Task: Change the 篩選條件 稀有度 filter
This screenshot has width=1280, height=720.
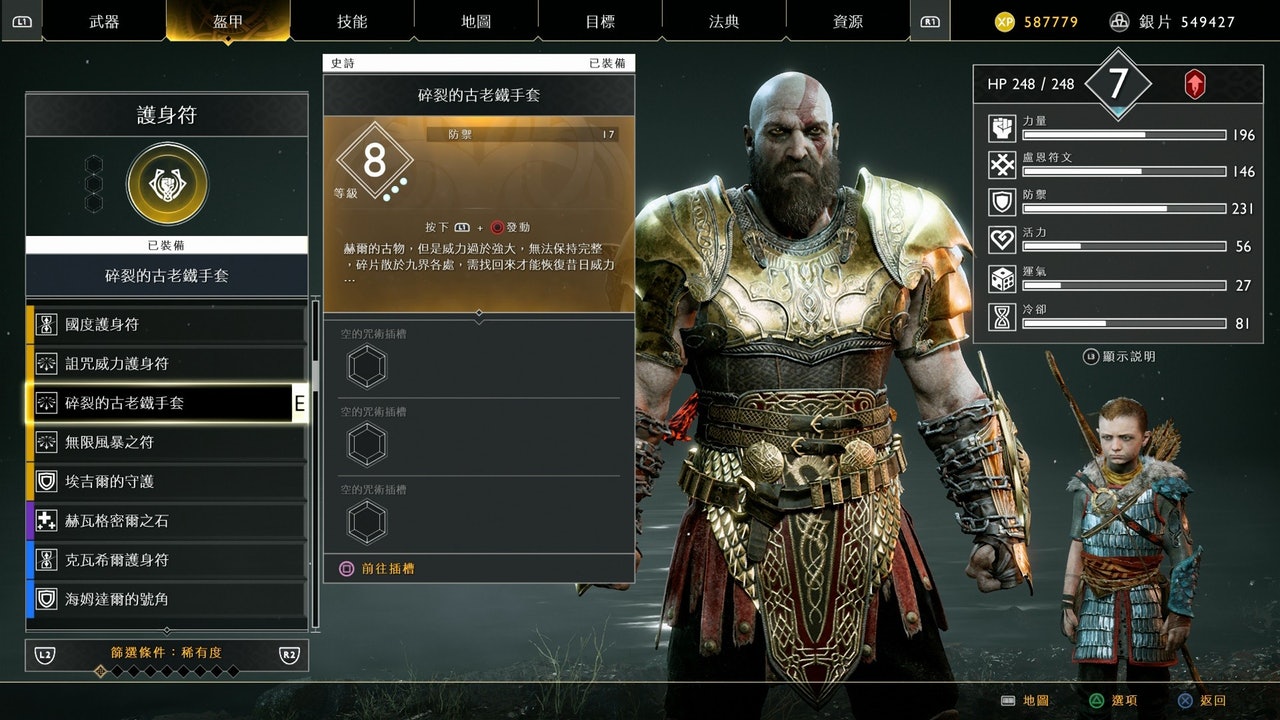Action: pos(167,654)
